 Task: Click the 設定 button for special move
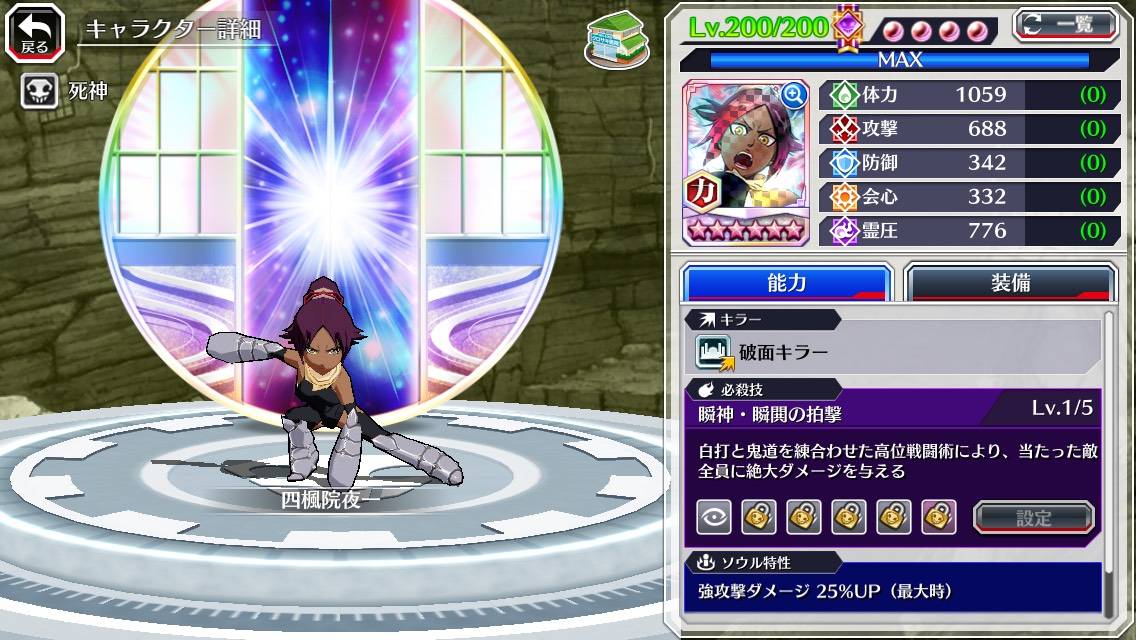(1034, 517)
